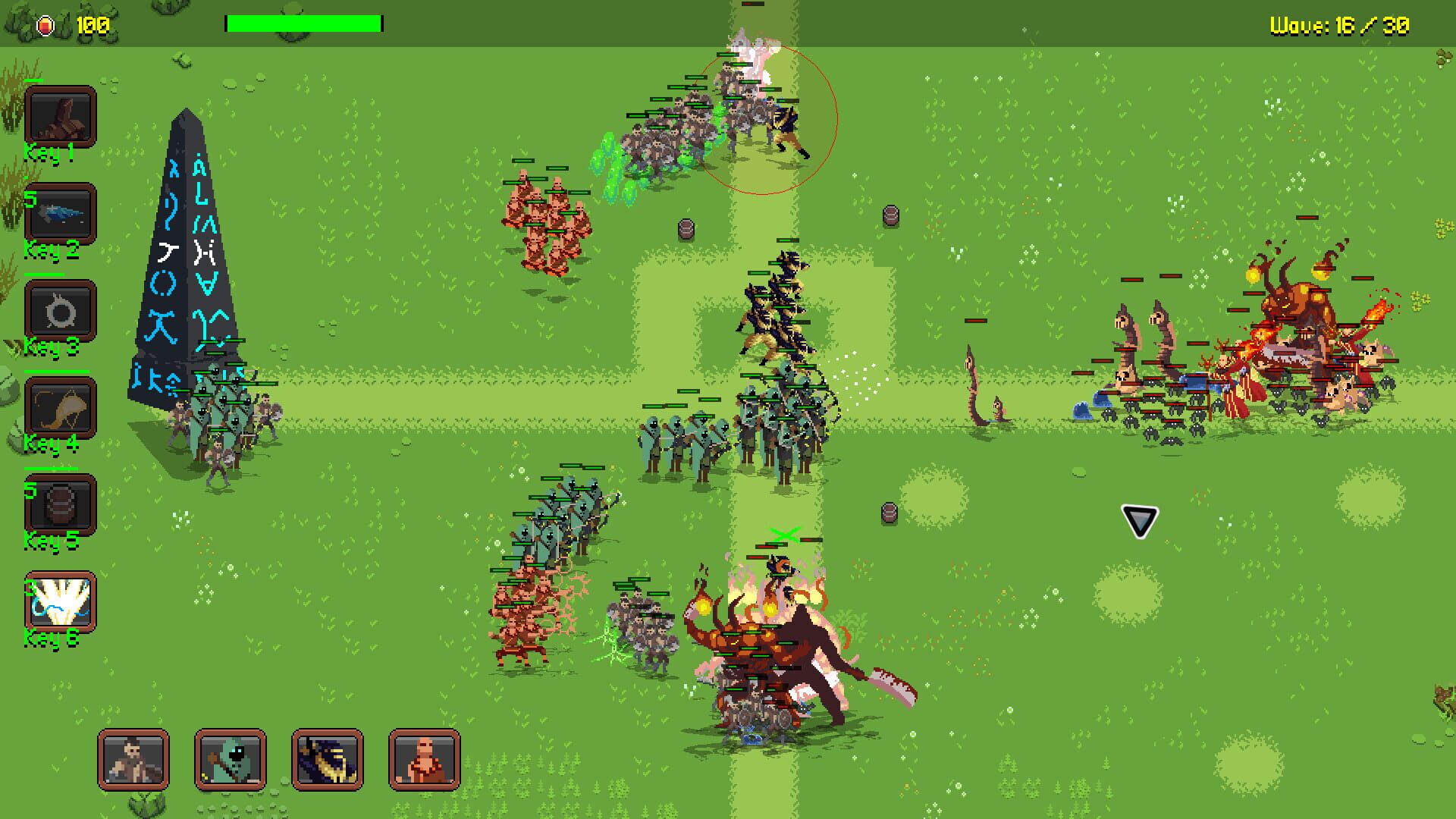Activate the Key 1 horn ability icon
Screen dimensions: 1456x819
tap(61, 118)
